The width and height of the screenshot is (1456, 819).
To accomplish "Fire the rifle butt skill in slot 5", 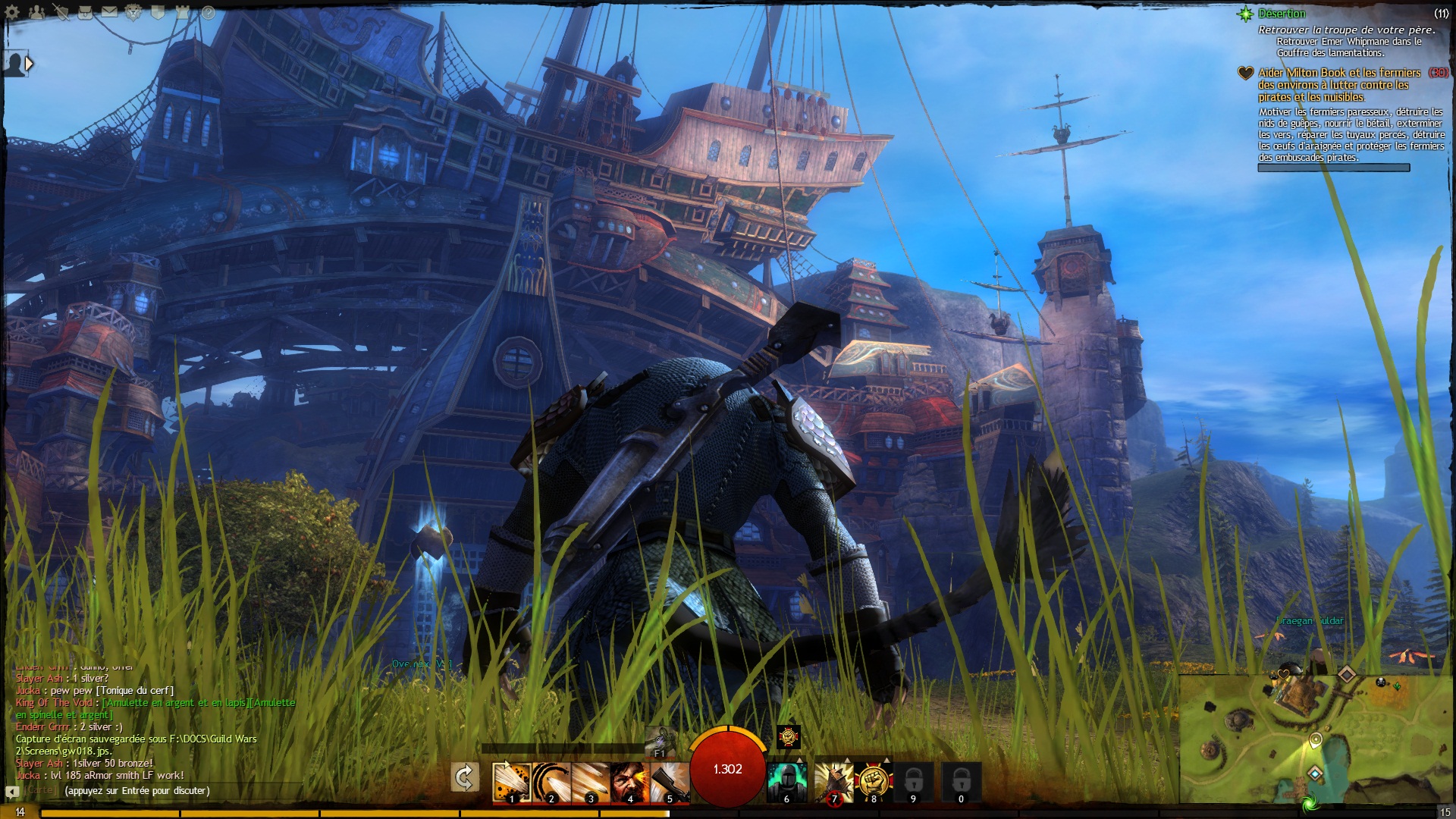I will [x=669, y=782].
